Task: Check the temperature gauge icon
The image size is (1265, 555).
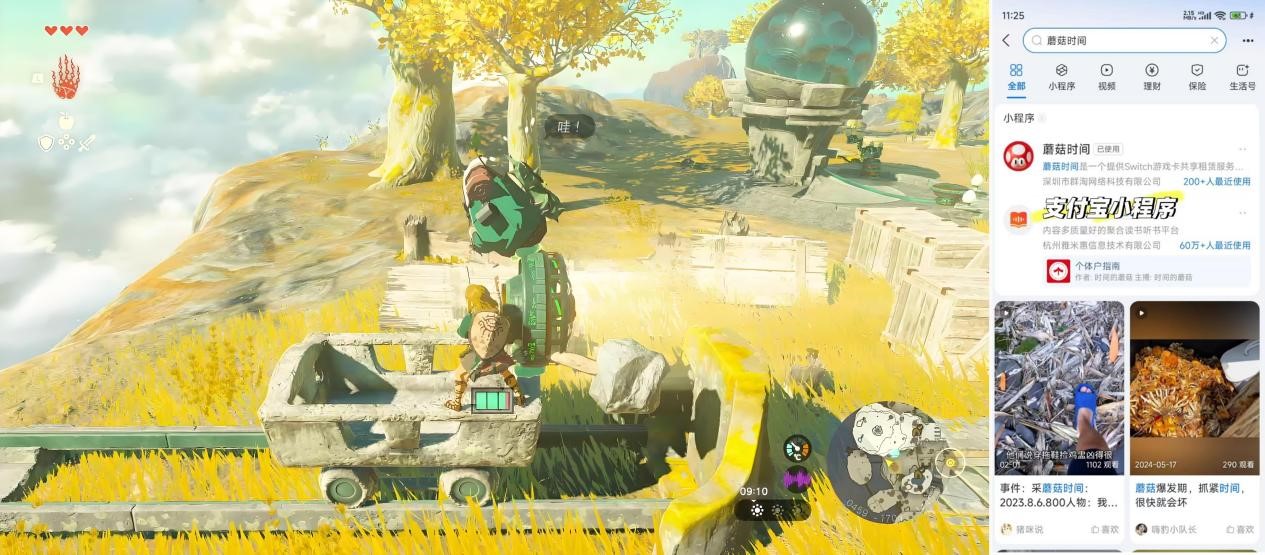Action: pos(797,449)
